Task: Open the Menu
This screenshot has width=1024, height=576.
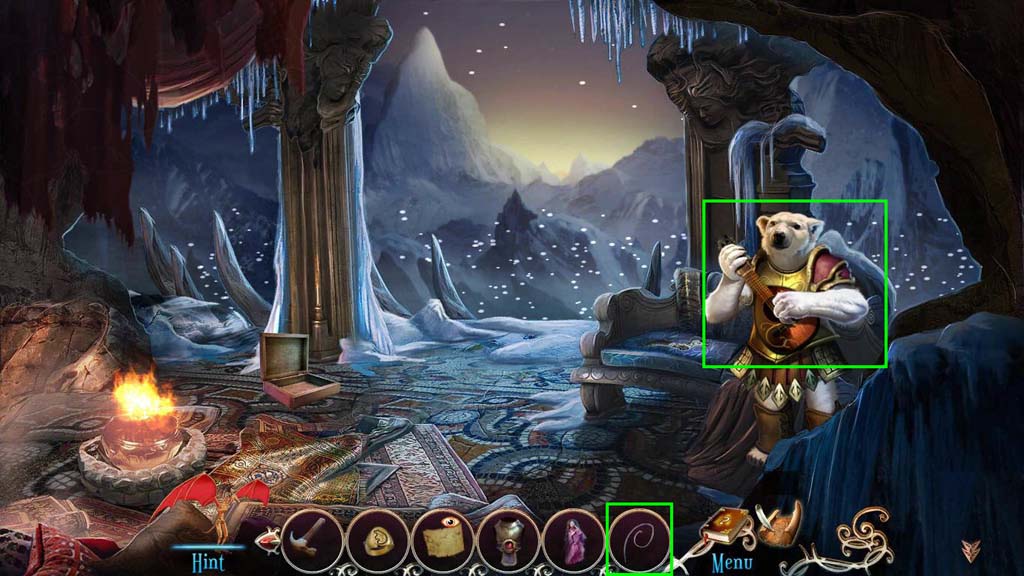Action: tap(731, 563)
